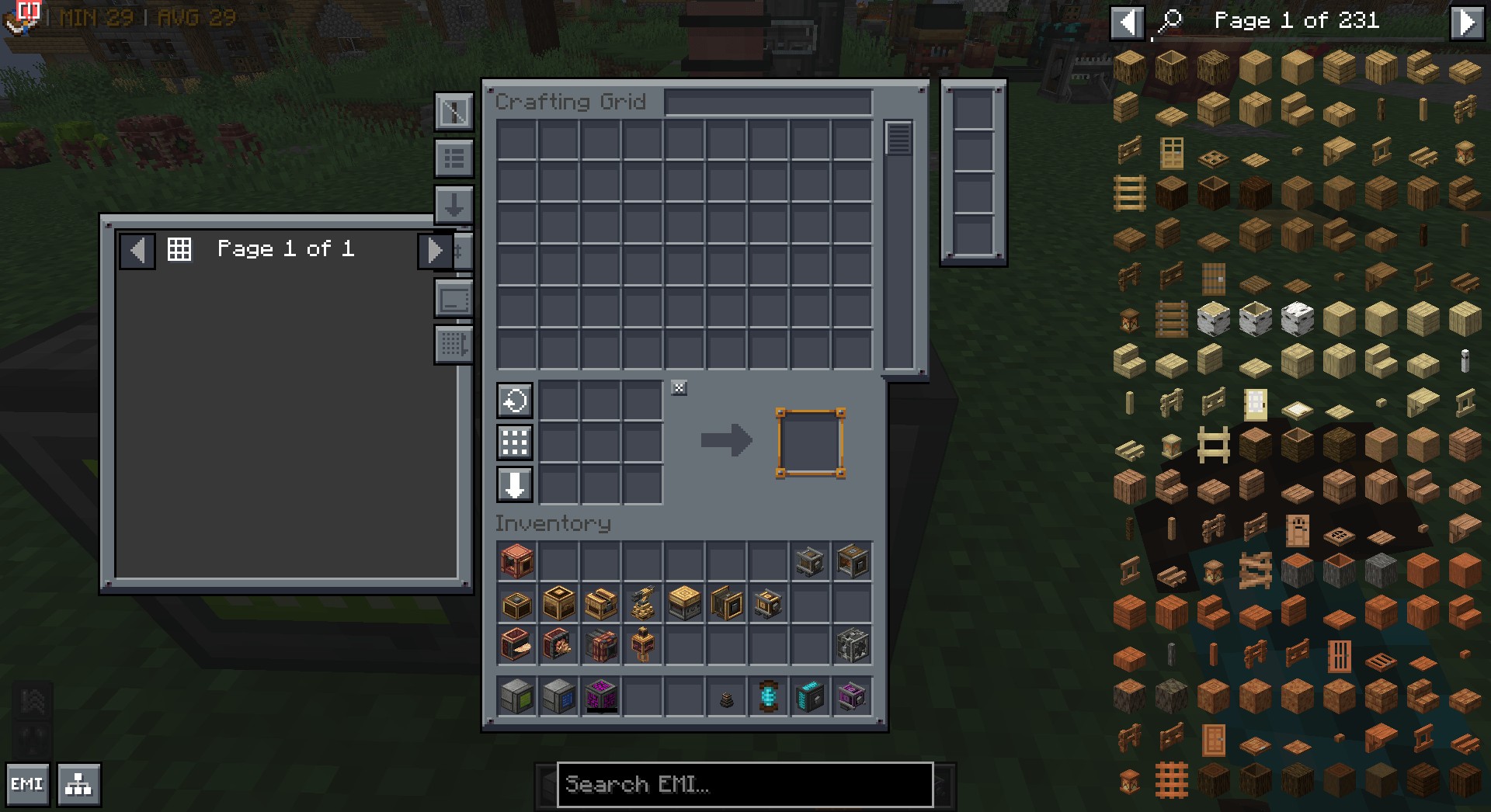Go to next page in left recipe panel
Screen dimensions: 1491x812
(x=435, y=250)
